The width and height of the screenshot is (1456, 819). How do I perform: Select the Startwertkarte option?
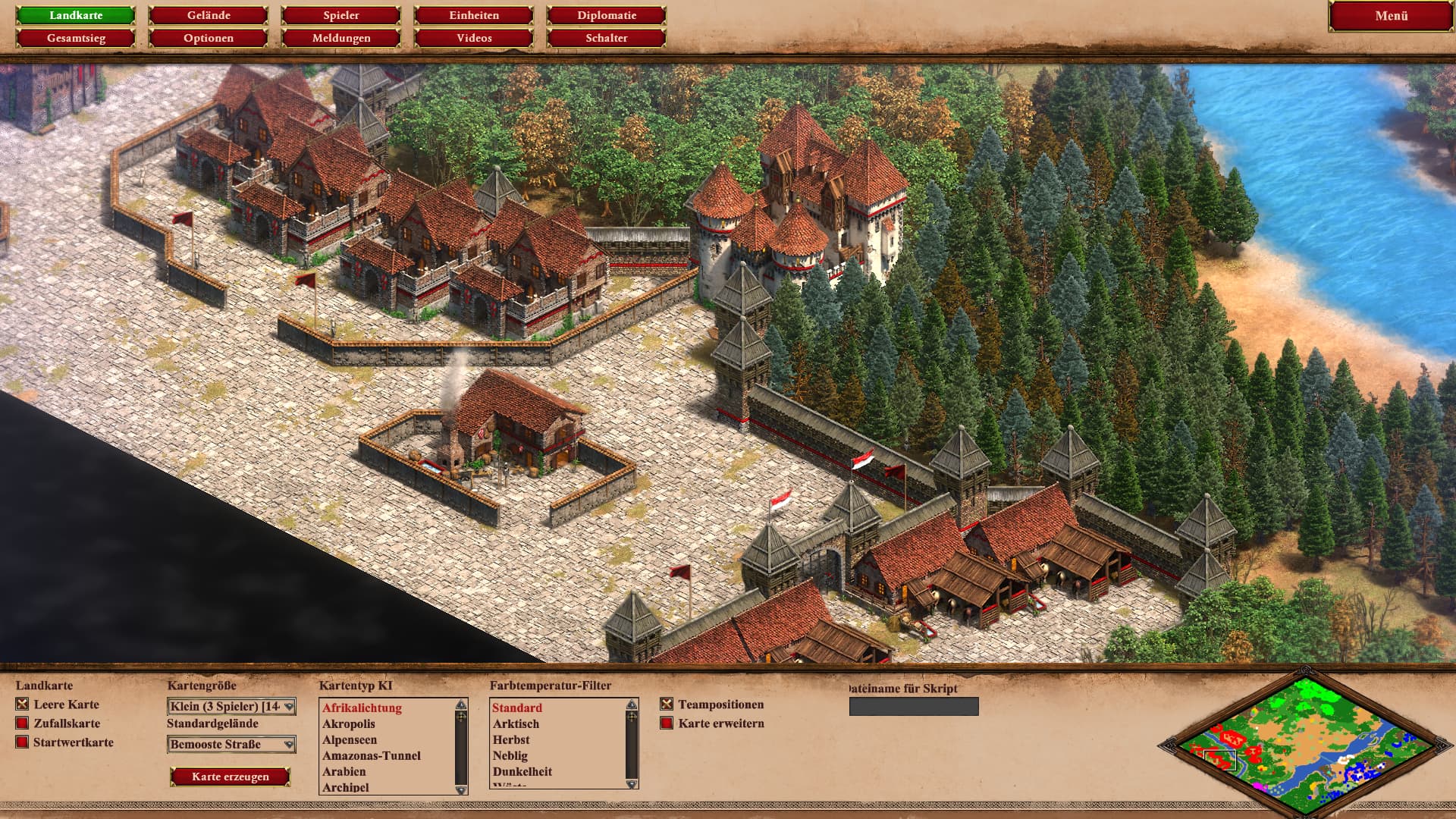[23, 742]
